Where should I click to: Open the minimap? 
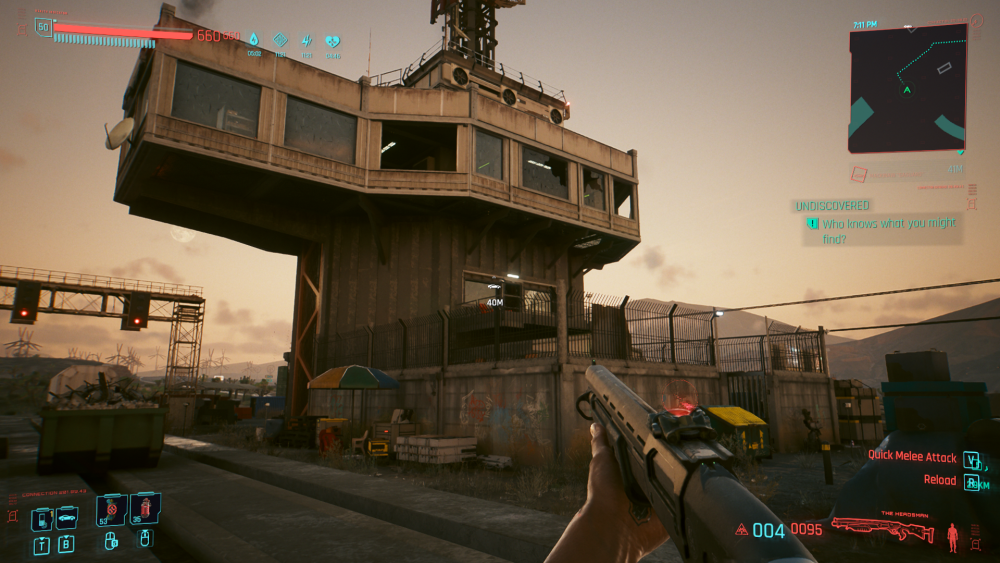click(908, 88)
